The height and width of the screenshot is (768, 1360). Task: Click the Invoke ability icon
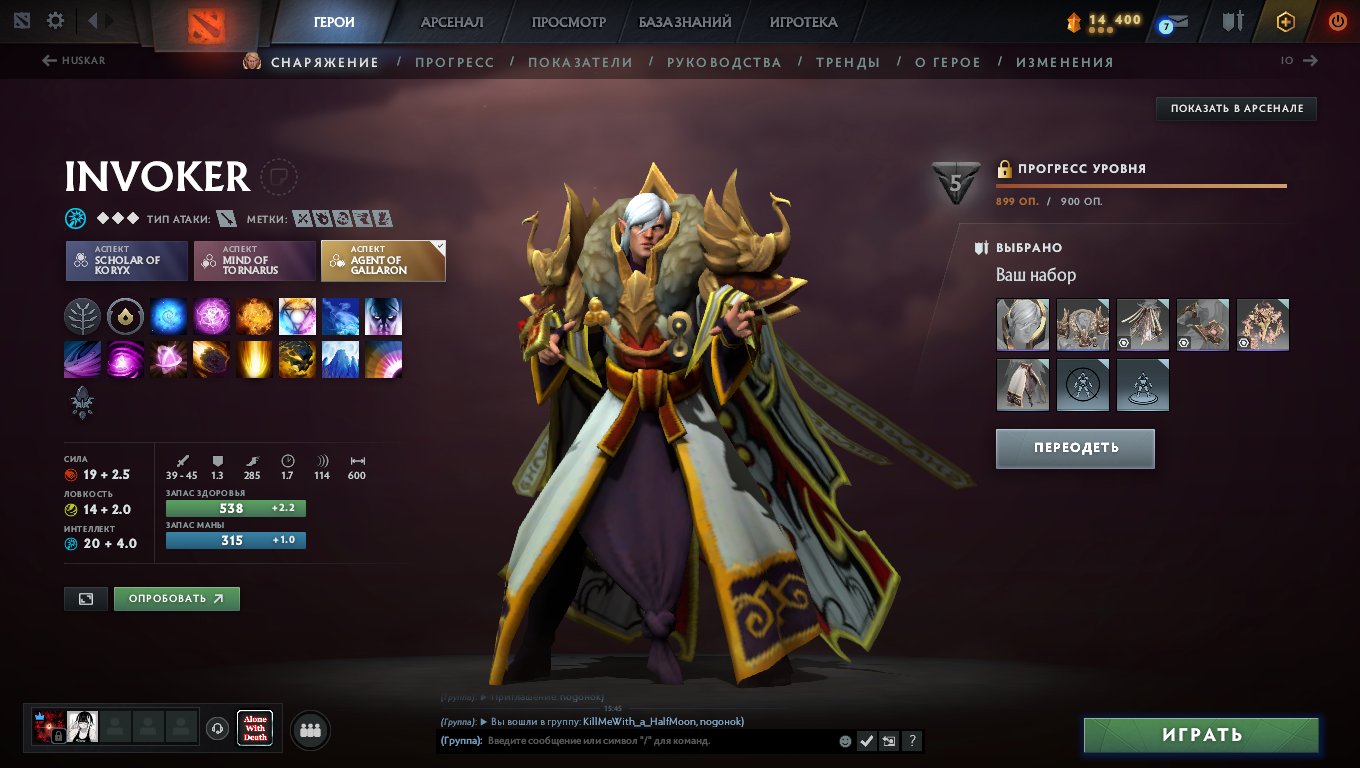(296, 316)
